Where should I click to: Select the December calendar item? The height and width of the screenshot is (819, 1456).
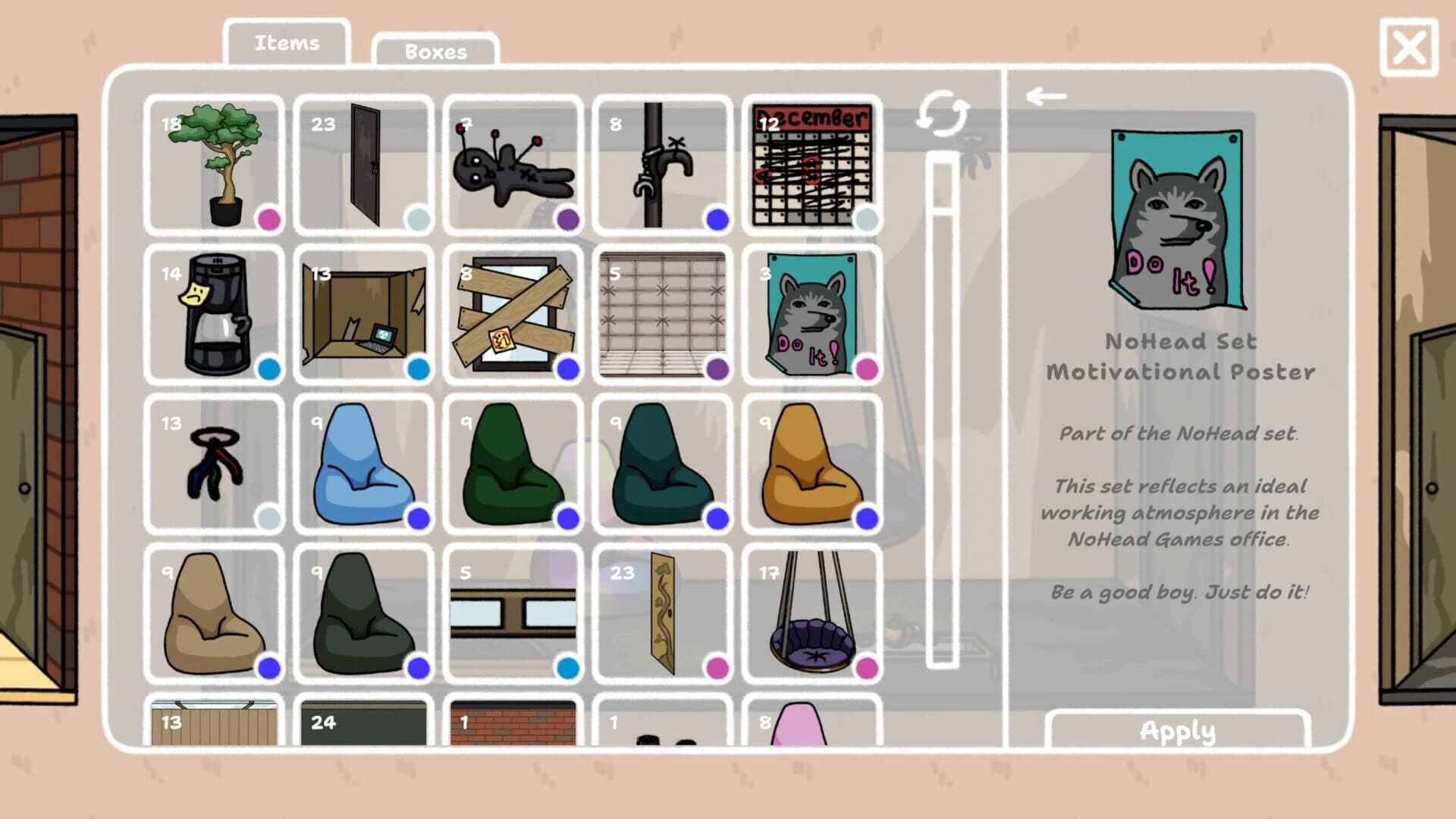811,163
